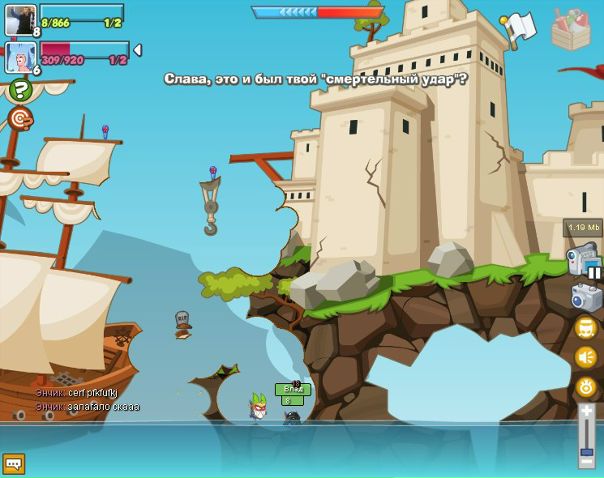Image resolution: width=604 pixels, height=478 pixels.
Task: Toggle sound with the speaker button
Action: point(586,357)
